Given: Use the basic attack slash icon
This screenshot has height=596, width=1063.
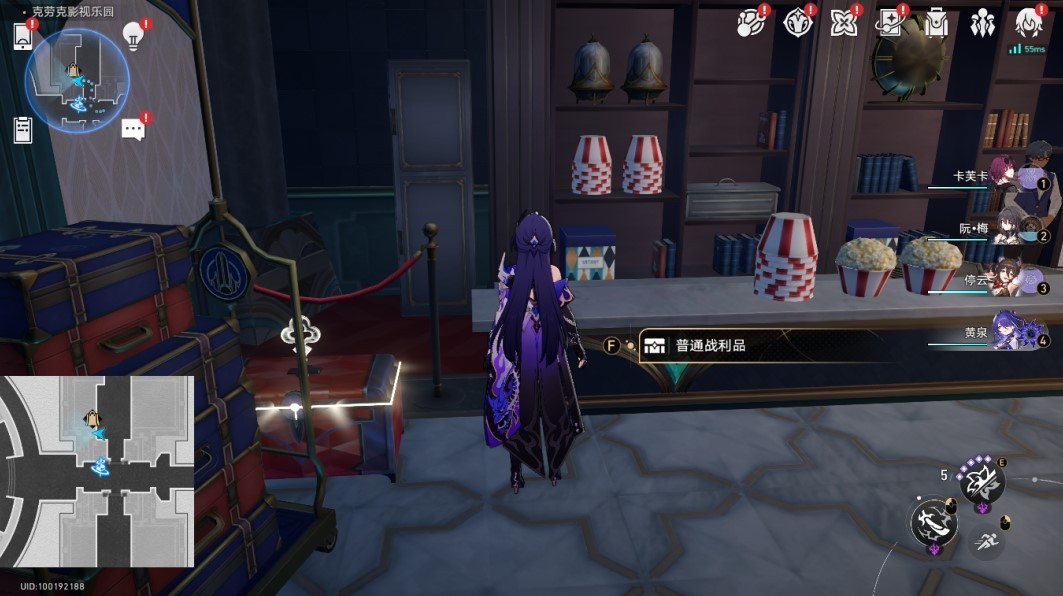Looking at the screenshot, I should [933, 522].
